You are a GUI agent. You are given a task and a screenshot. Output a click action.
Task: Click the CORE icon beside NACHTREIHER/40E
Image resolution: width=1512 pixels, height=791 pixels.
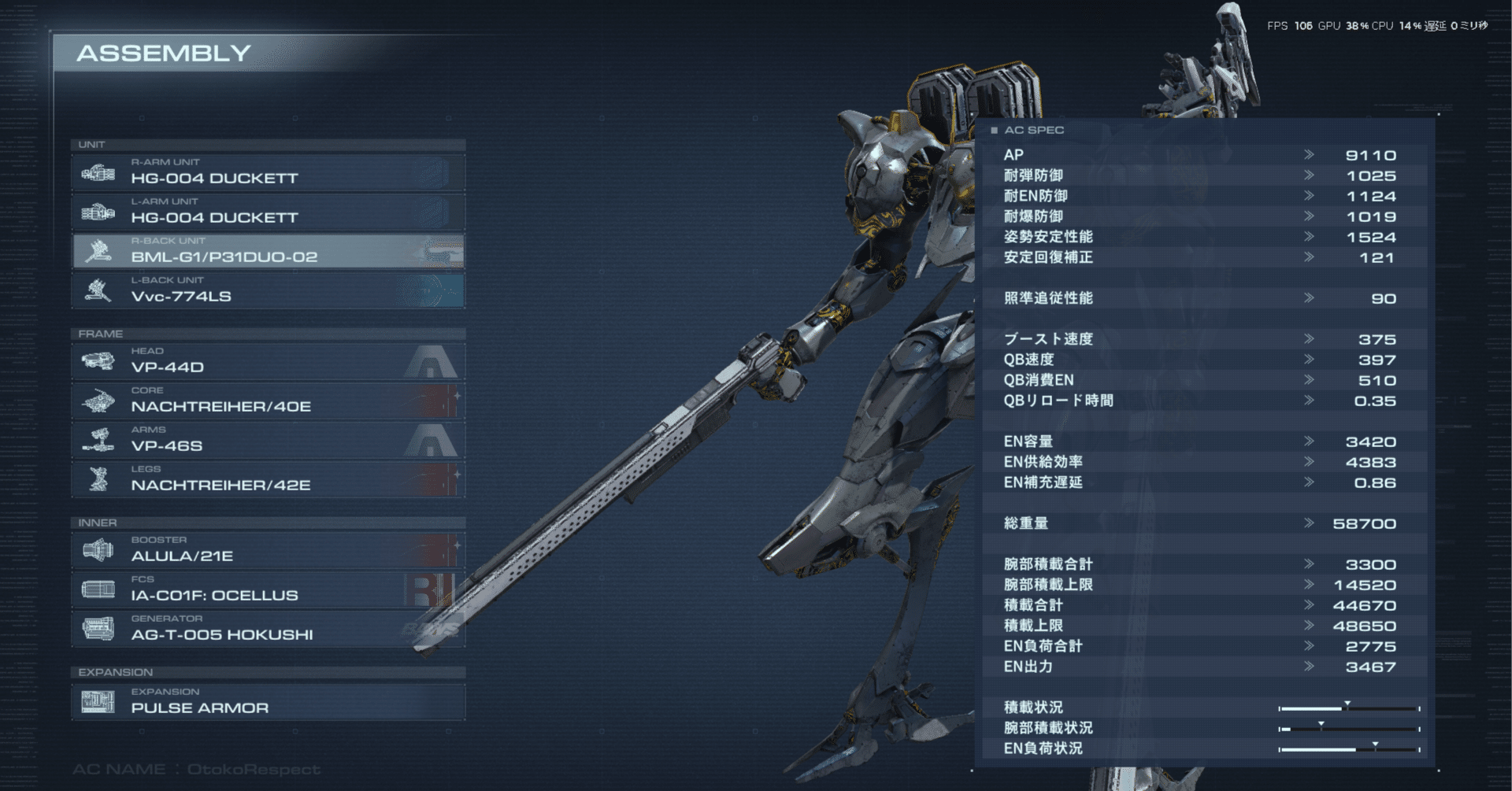(99, 401)
